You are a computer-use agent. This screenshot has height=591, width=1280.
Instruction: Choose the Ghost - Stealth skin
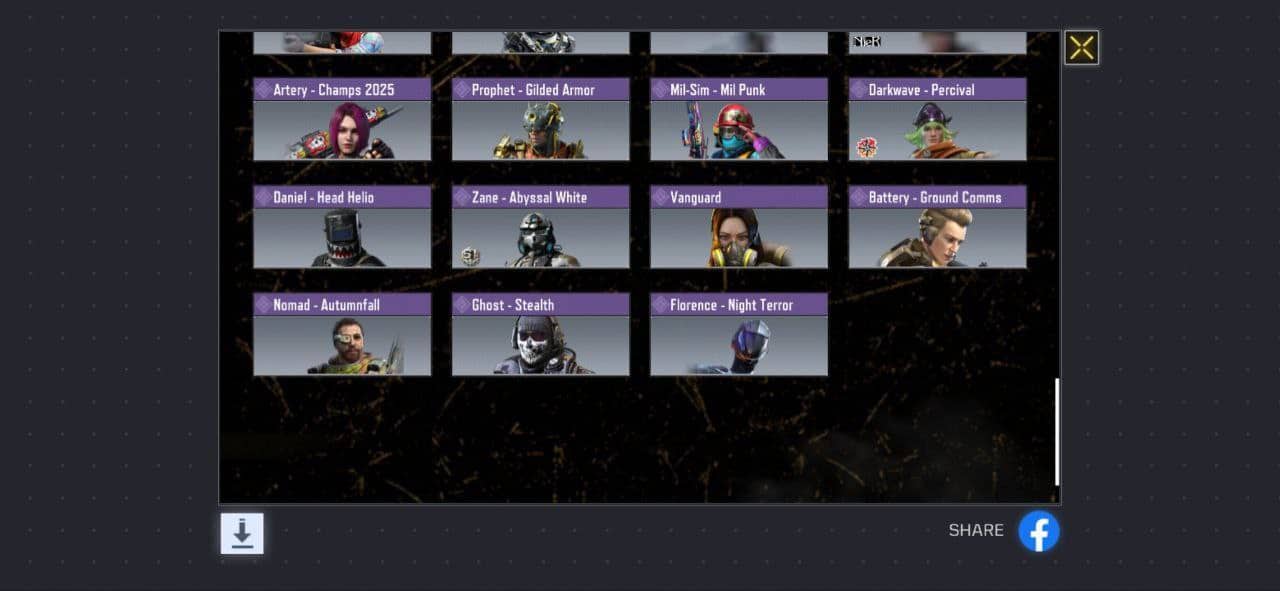coord(540,334)
